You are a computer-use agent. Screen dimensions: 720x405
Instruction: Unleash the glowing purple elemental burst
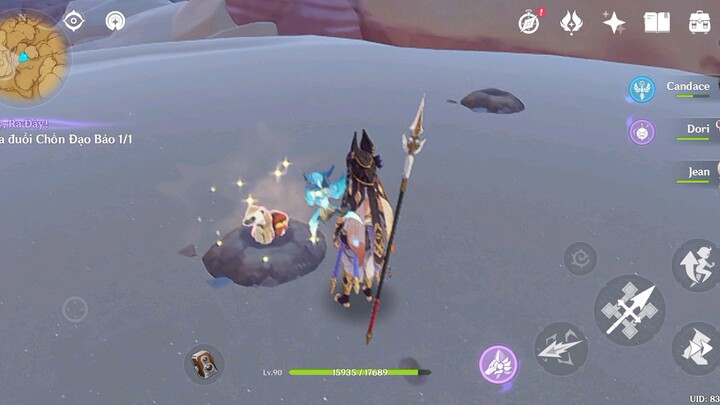498,364
